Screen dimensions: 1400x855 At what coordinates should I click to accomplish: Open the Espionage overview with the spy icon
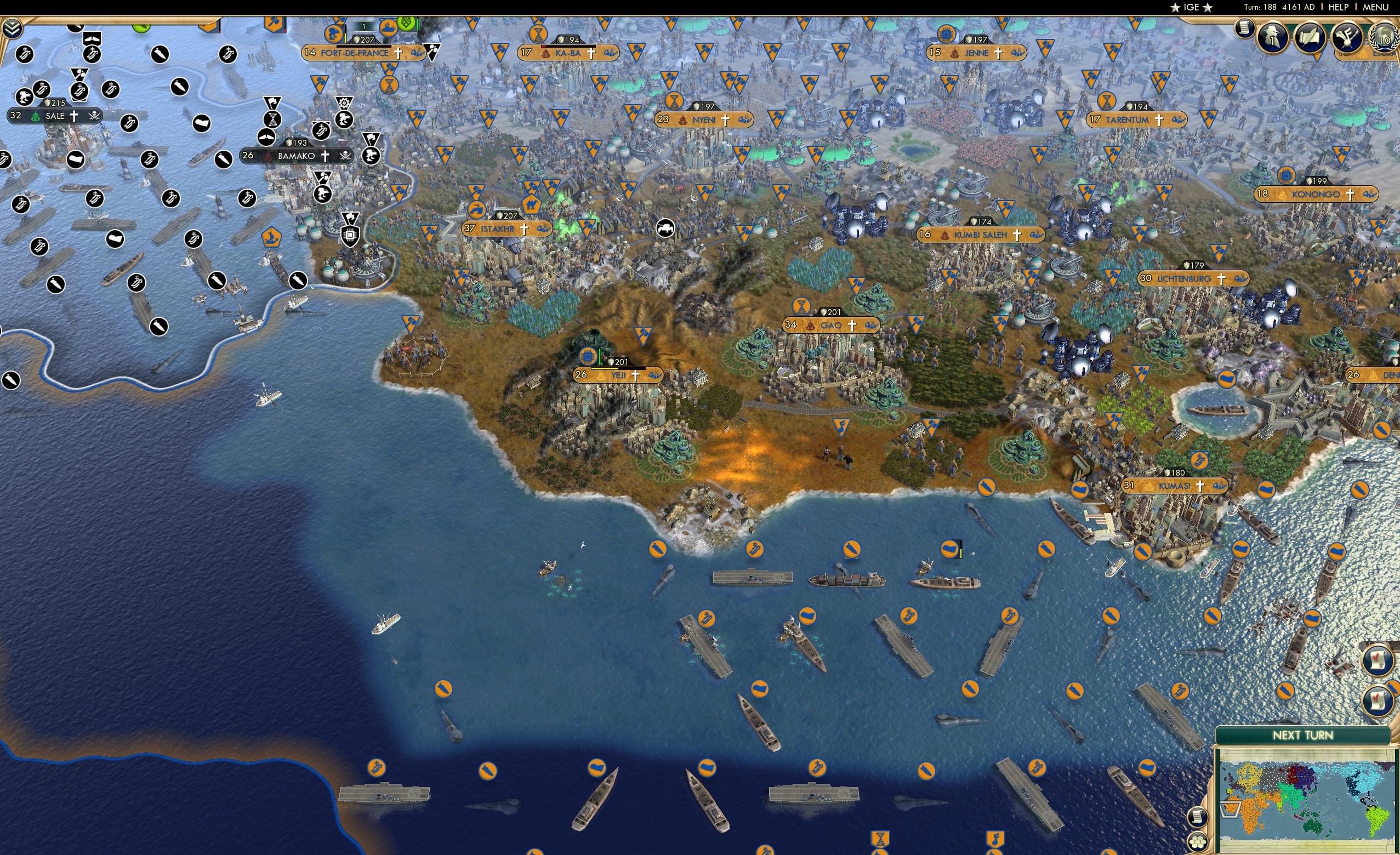pos(1273,37)
